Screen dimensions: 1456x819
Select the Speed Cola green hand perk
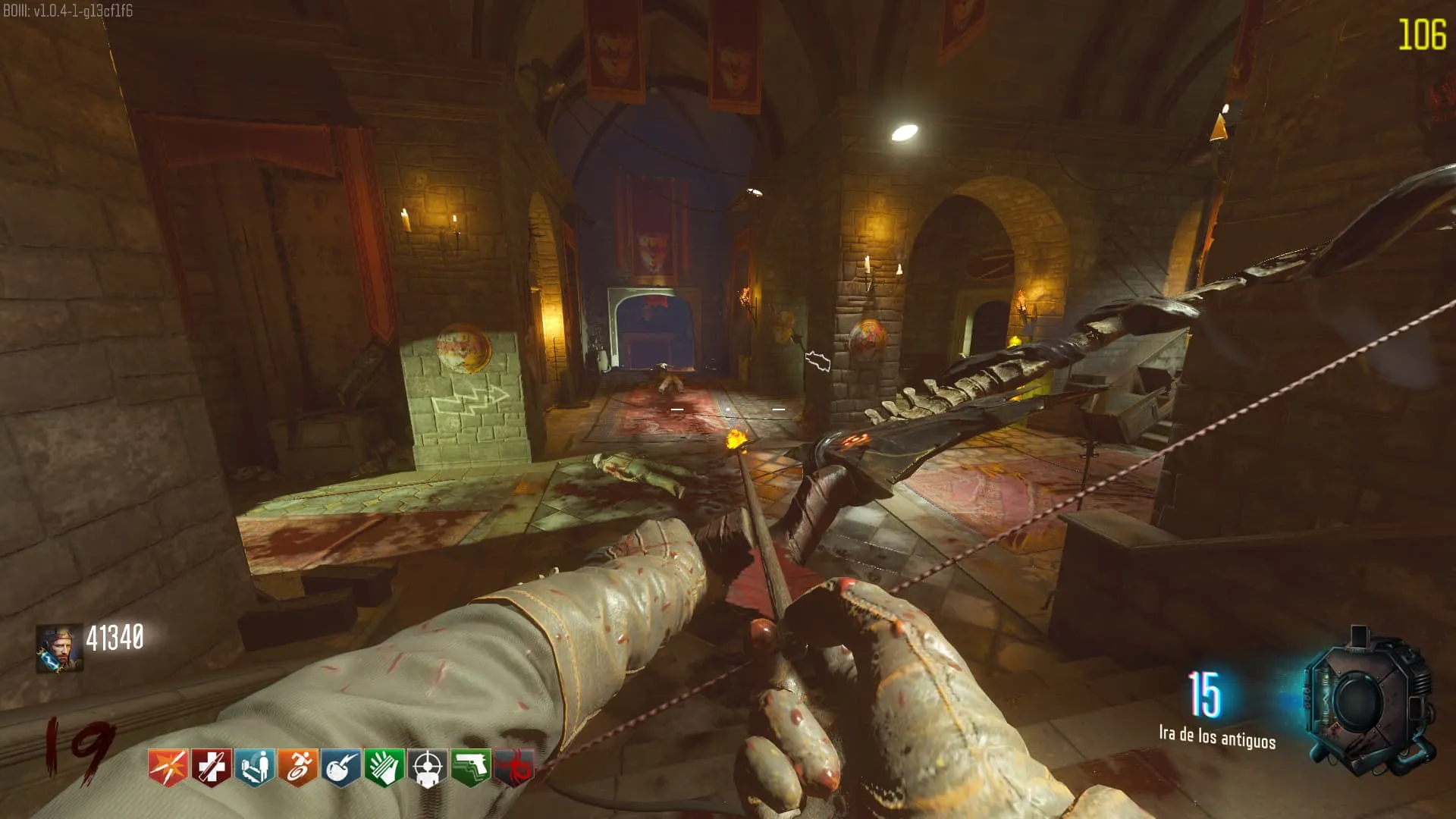(x=384, y=767)
